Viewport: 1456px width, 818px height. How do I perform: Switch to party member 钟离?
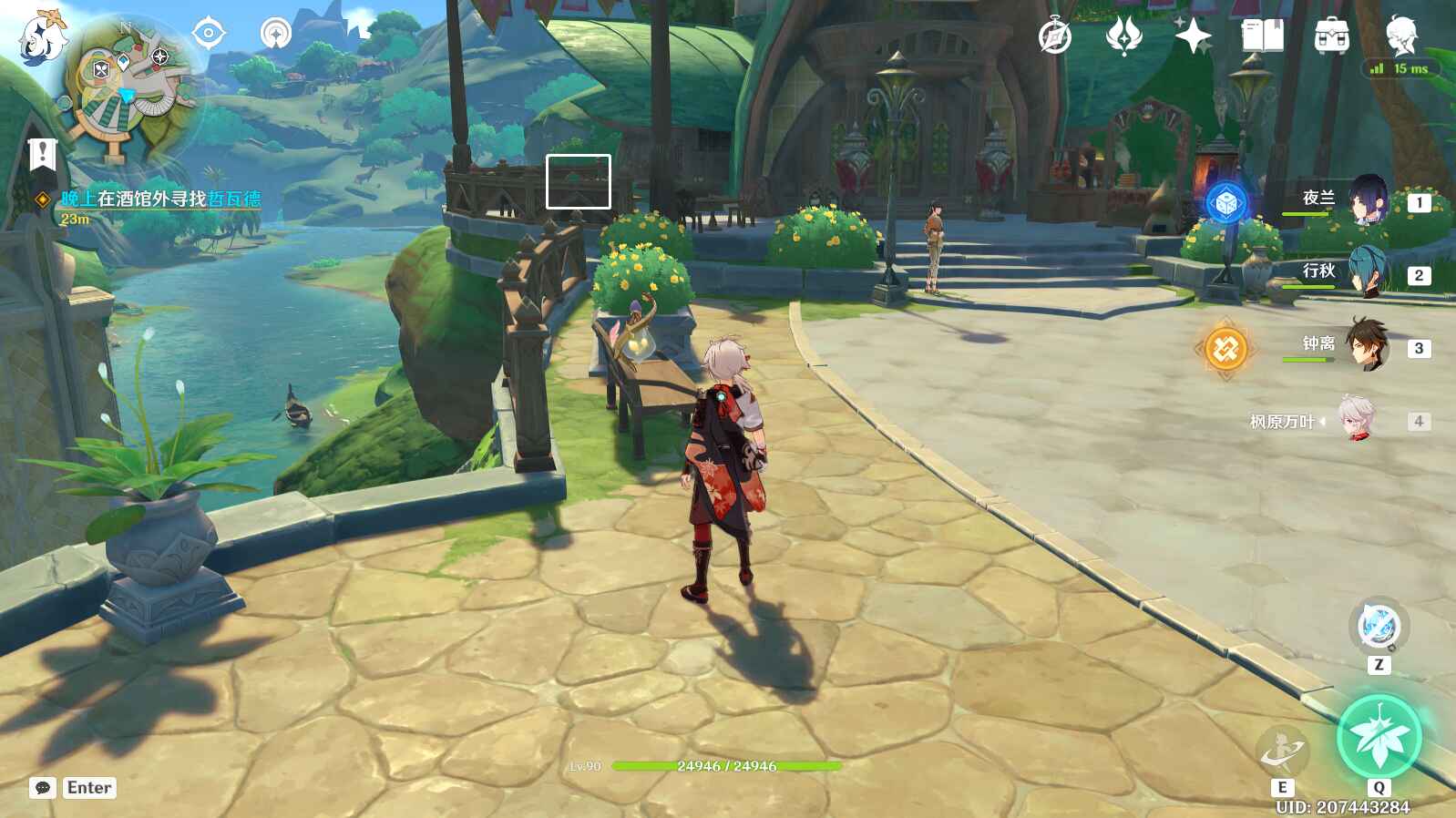point(1367,345)
